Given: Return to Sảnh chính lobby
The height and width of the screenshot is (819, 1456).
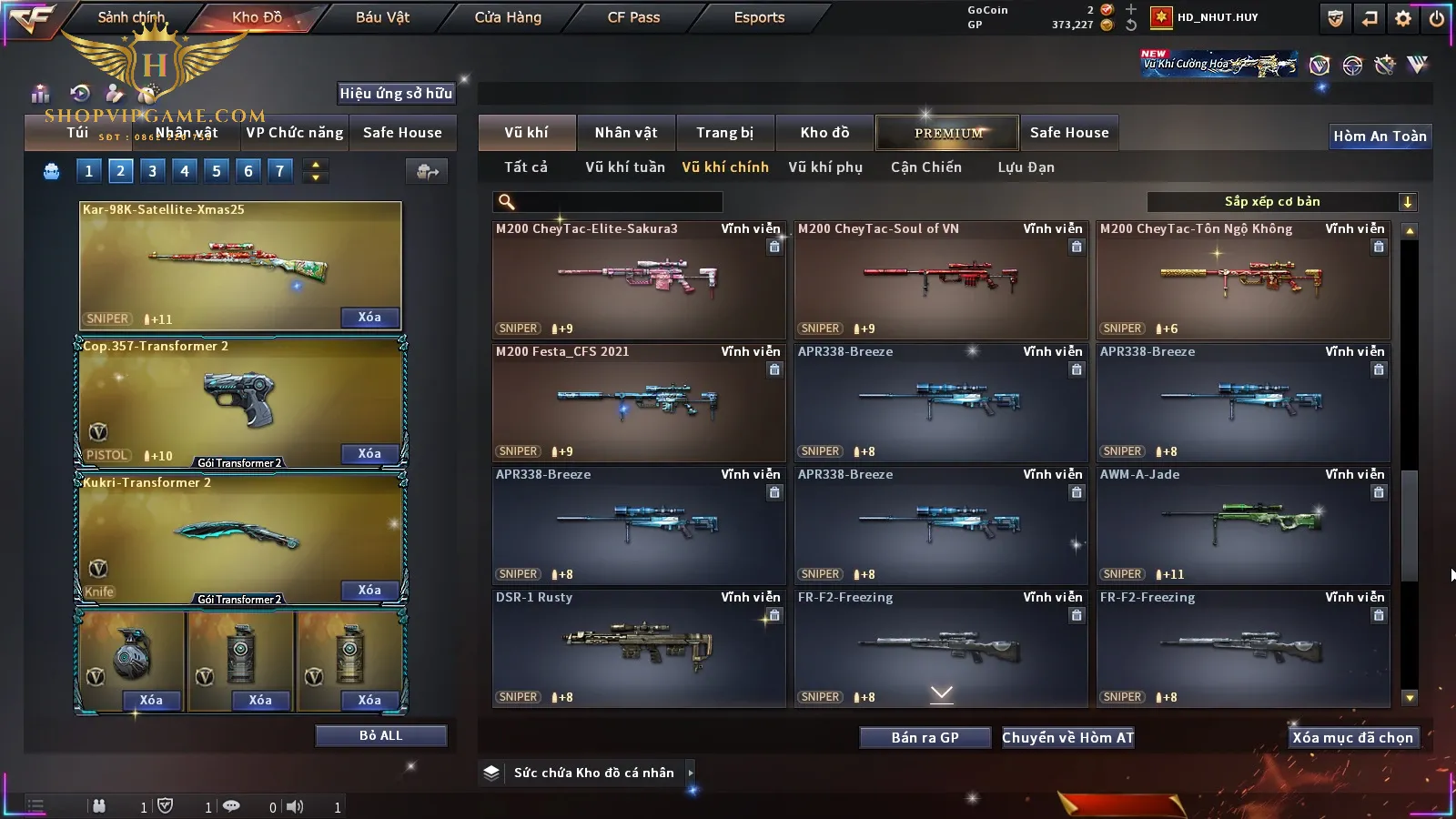Looking at the screenshot, I should click(x=131, y=17).
